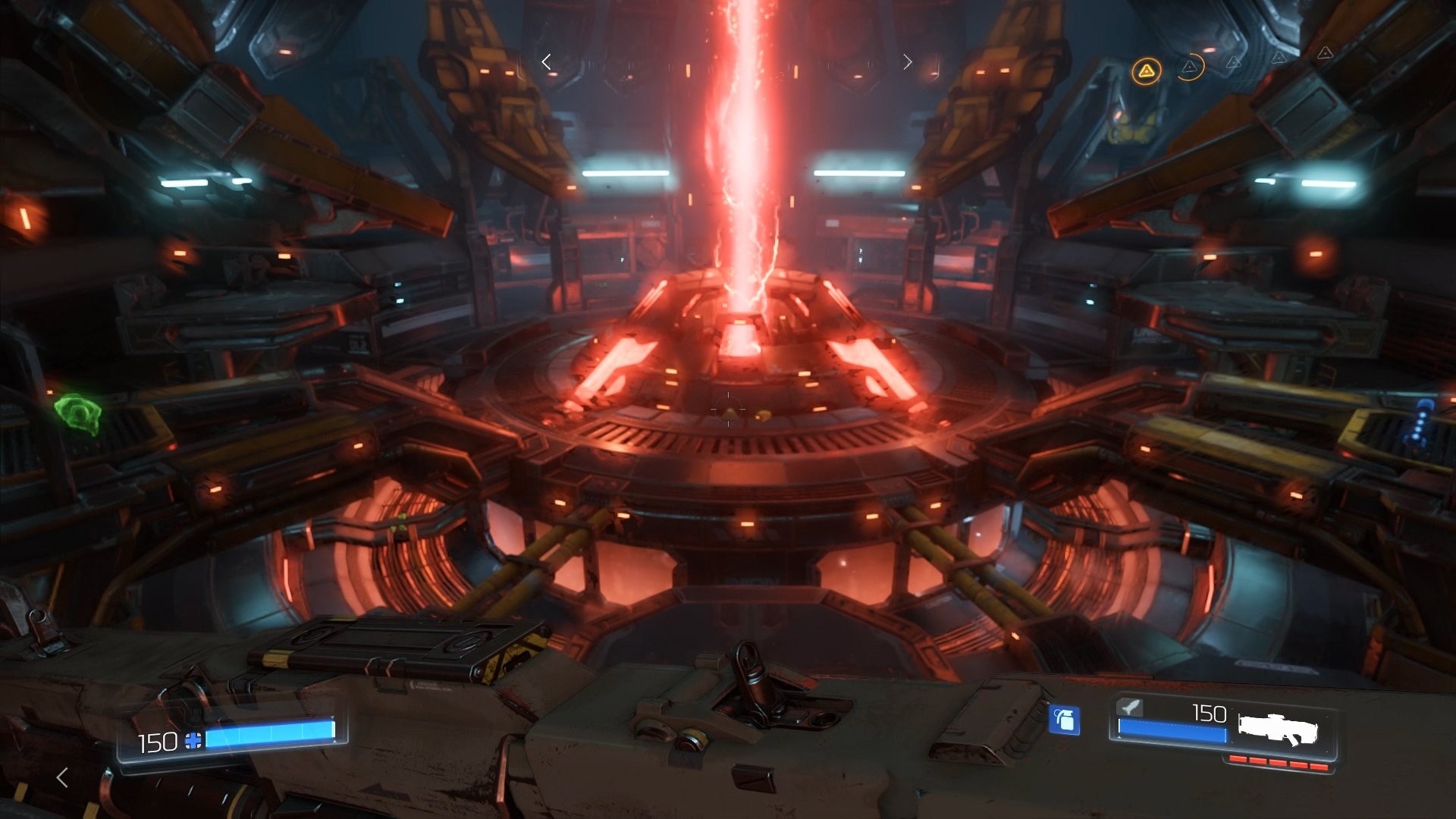Select the health readout showing 150
1456x819 pixels.
[158, 741]
